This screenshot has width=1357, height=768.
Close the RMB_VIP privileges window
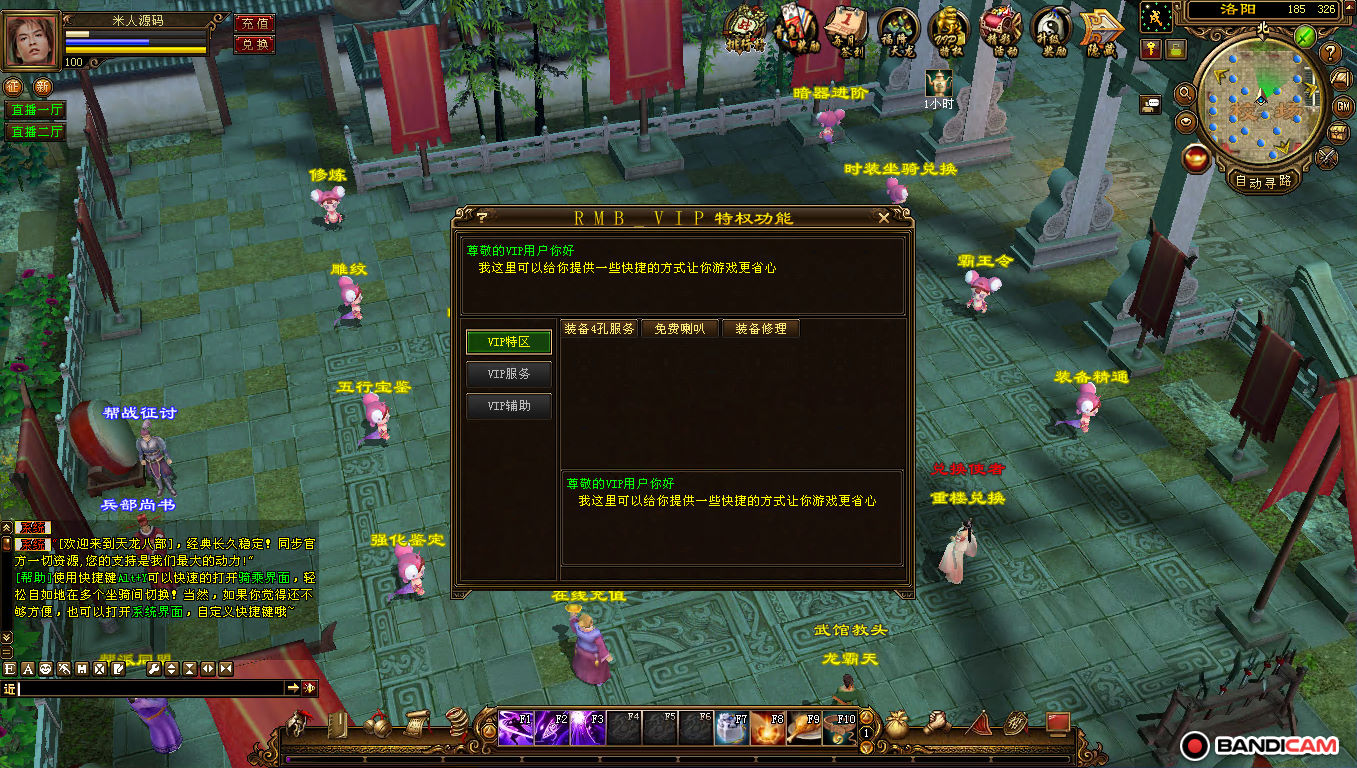point(883,217)
